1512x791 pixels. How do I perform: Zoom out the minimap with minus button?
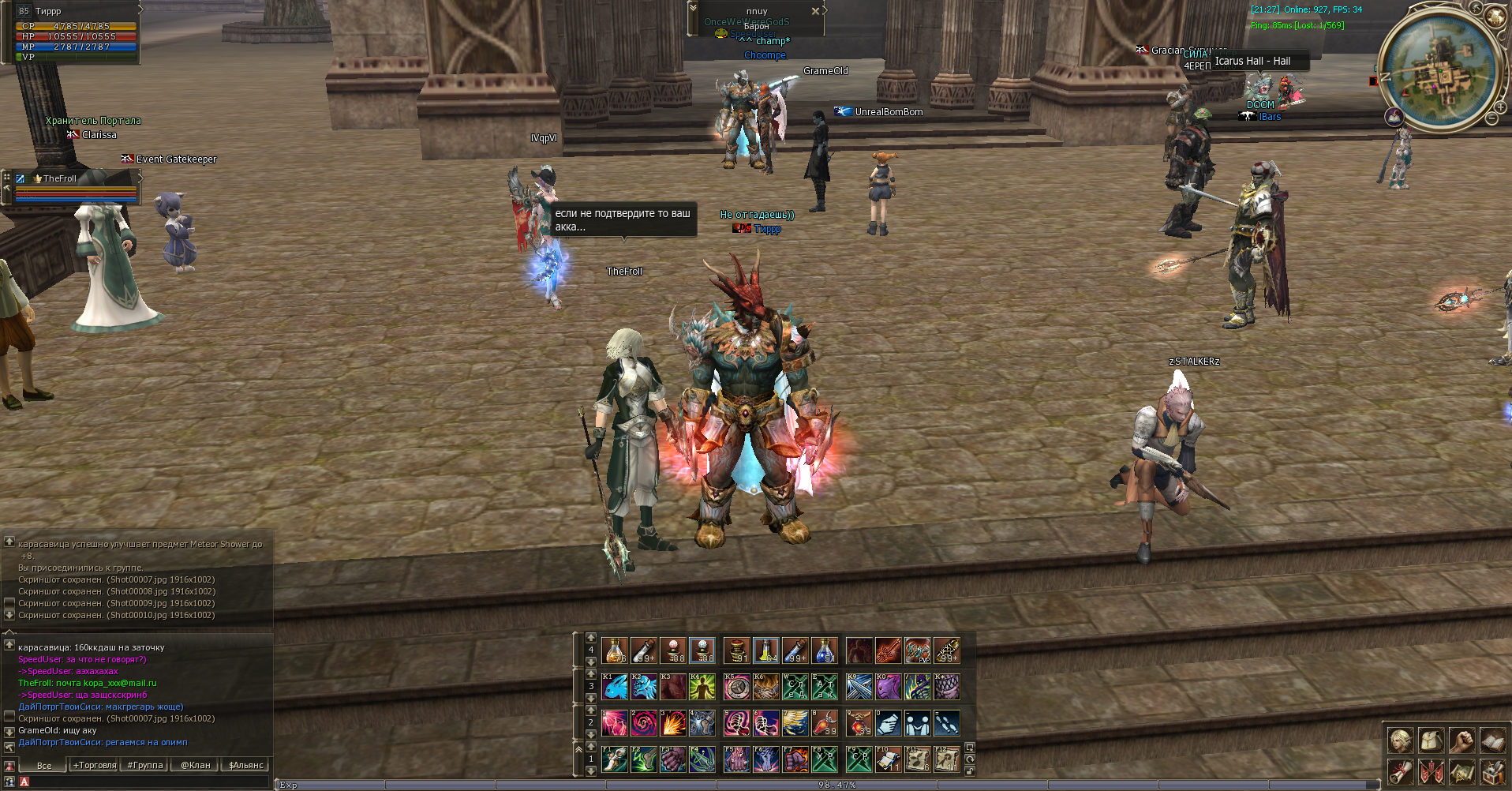(x=1491, y=118)
